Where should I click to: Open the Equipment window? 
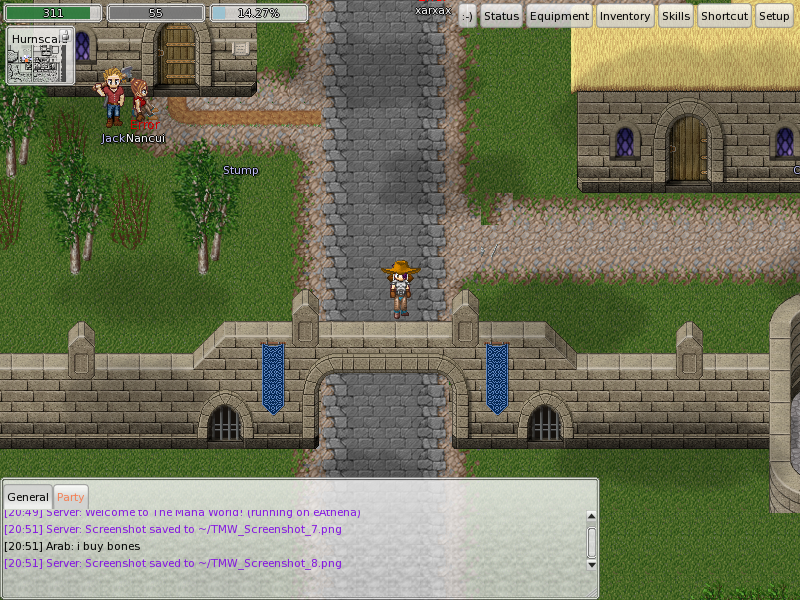[x=559, y=16]
